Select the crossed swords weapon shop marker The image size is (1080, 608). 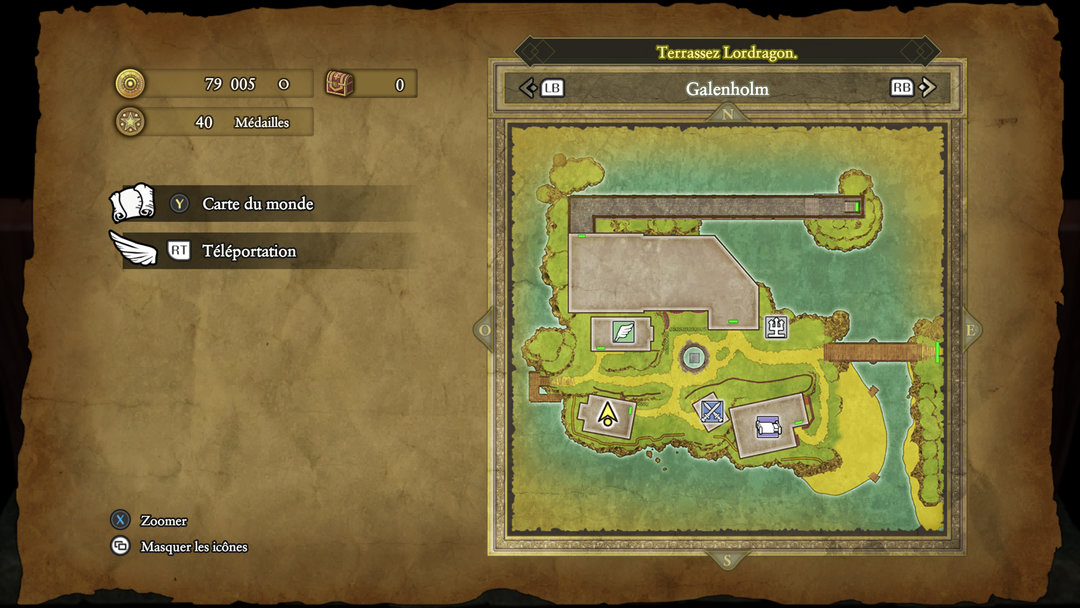pos(711,410)
